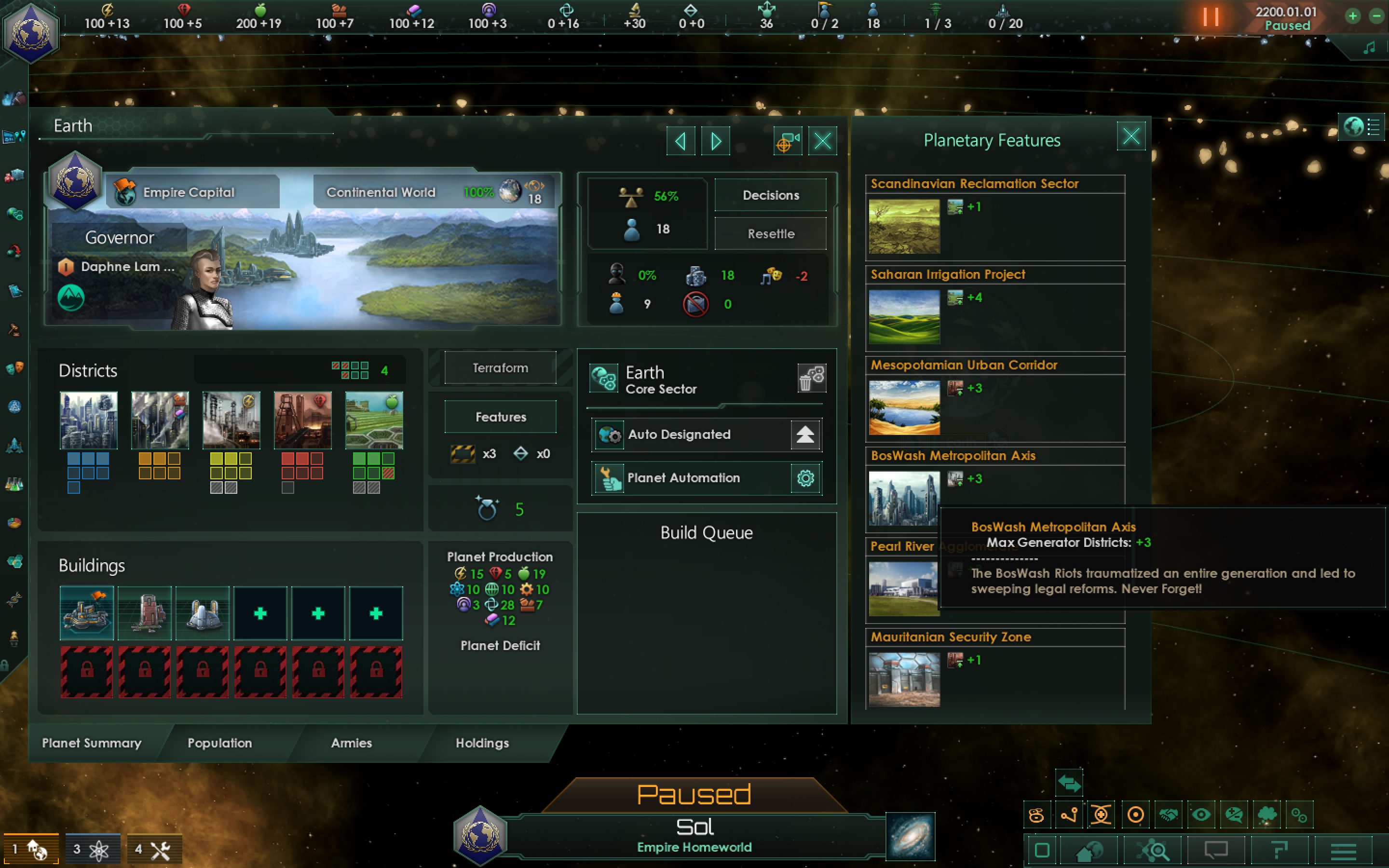Open the Planet Automation settings gear
Image resolution: width=1389 pixels, height=868 pixels.
point(805,477)
